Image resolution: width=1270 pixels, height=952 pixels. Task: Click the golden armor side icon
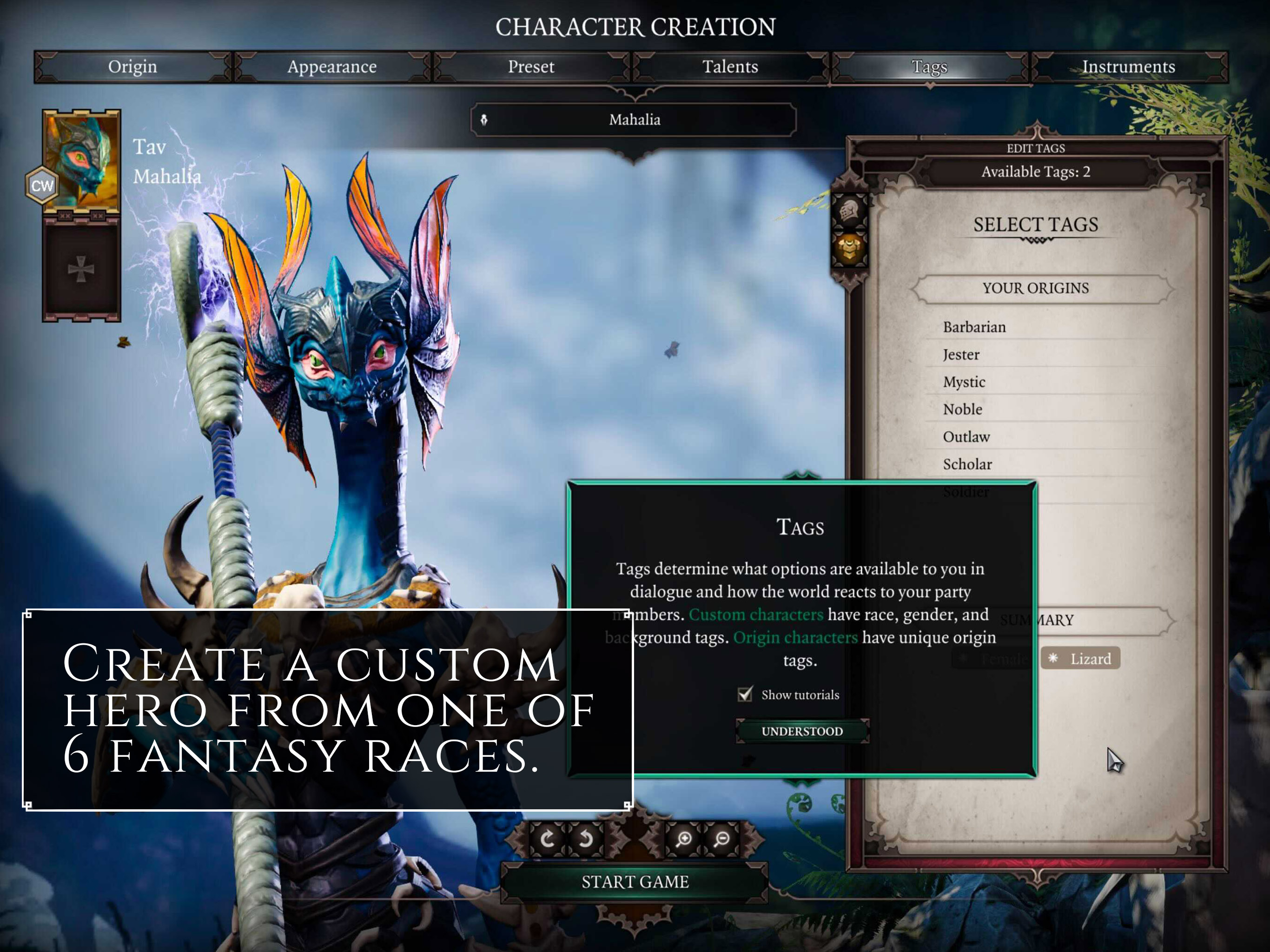click(x=849, y=249)
